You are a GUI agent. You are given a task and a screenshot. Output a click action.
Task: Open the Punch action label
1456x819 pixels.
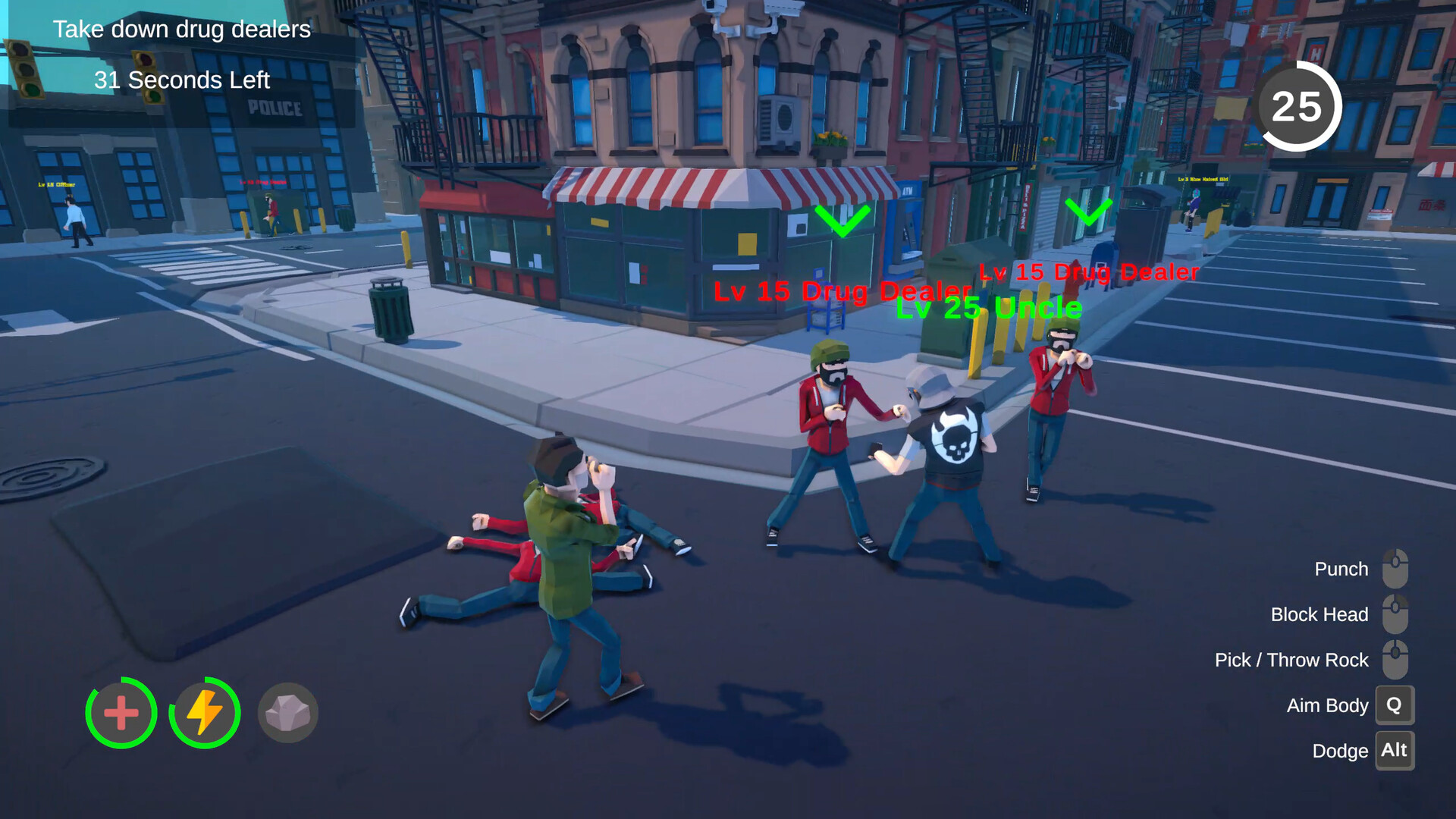[x=1341, y=569]
